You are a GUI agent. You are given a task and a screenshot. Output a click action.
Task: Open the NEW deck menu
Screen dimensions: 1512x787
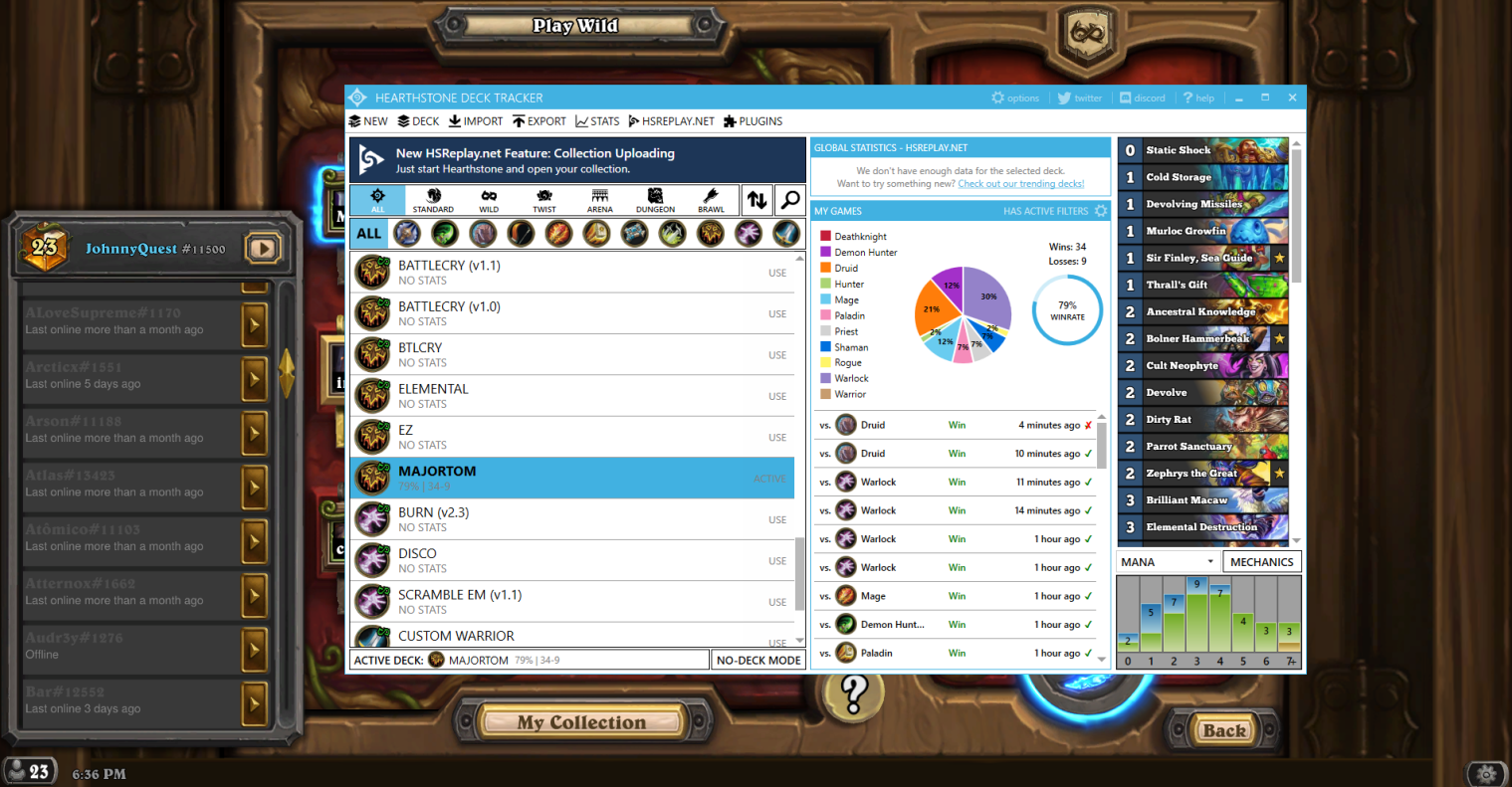click(x=368, y=121)
